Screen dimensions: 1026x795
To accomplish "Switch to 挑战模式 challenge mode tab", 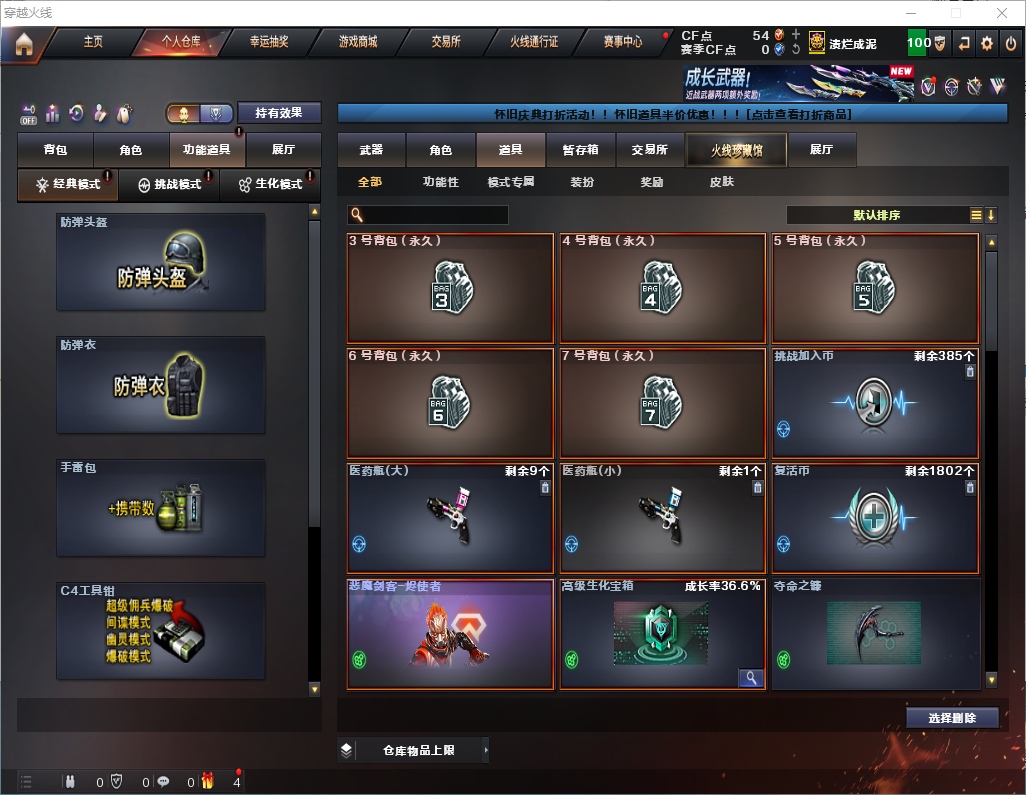I will pos(169,185).
